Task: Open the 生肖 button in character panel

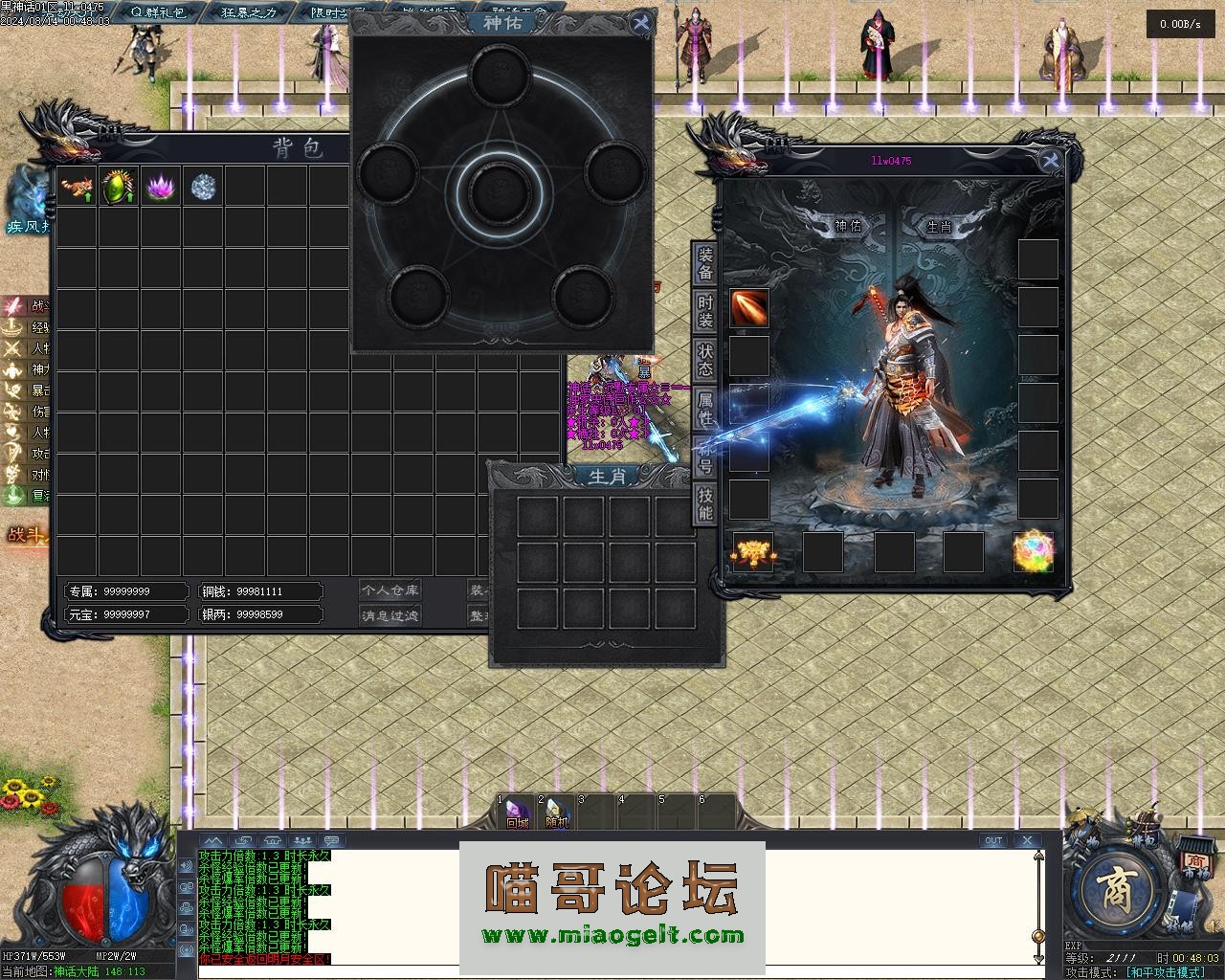Action: click(x=939, y=227)
